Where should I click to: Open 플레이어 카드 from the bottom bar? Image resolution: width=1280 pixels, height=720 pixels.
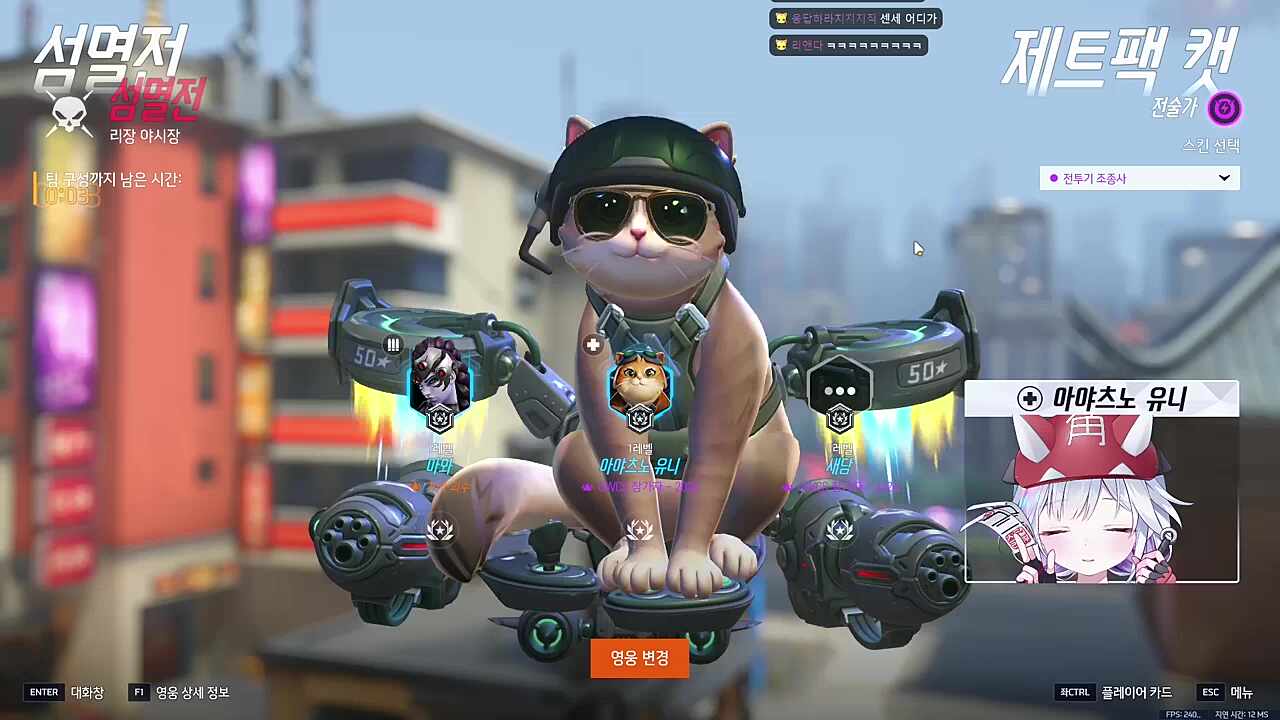tap(1135, 692)
